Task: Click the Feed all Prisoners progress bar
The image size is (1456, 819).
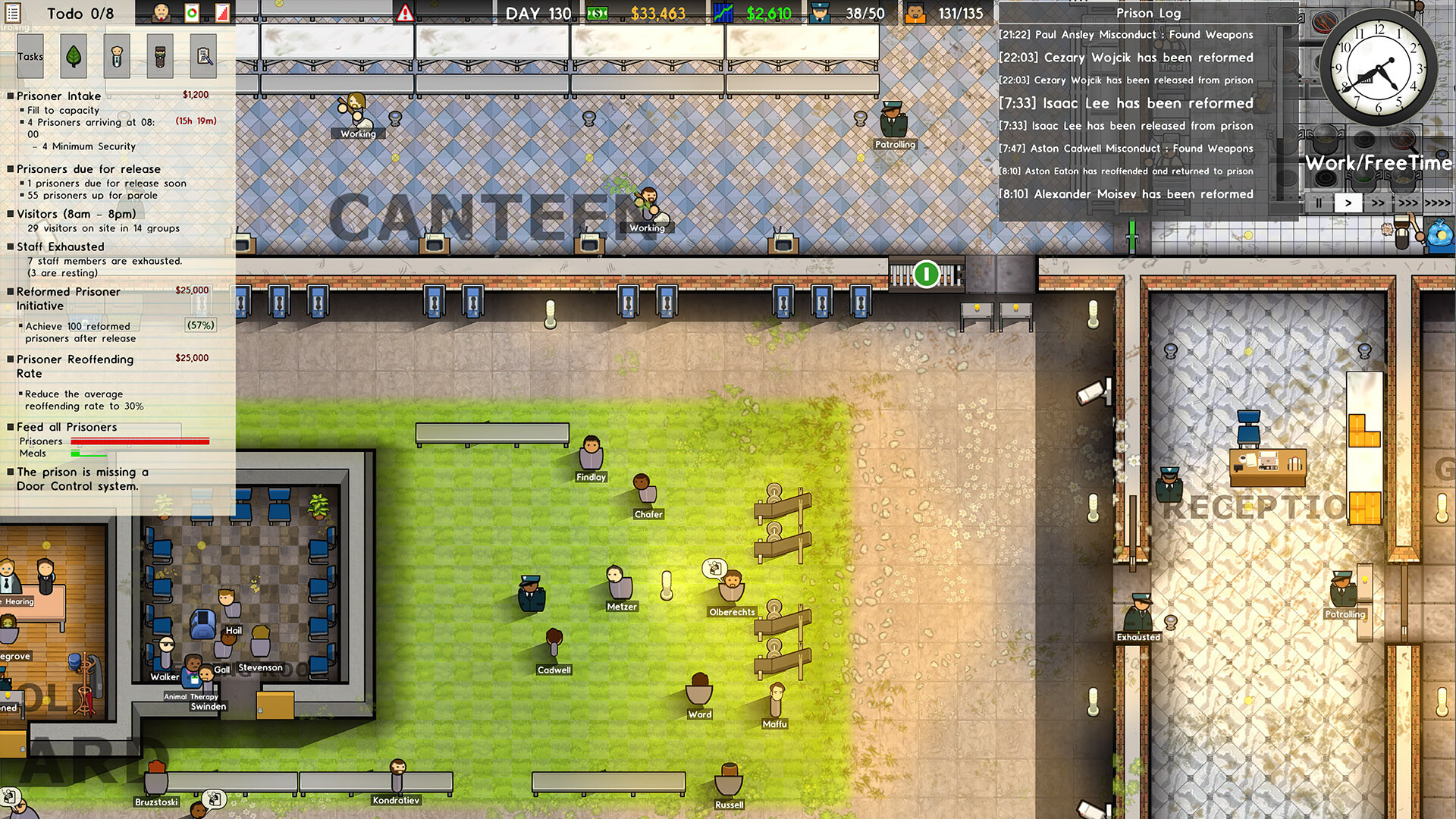Action: tap(140, 441)
